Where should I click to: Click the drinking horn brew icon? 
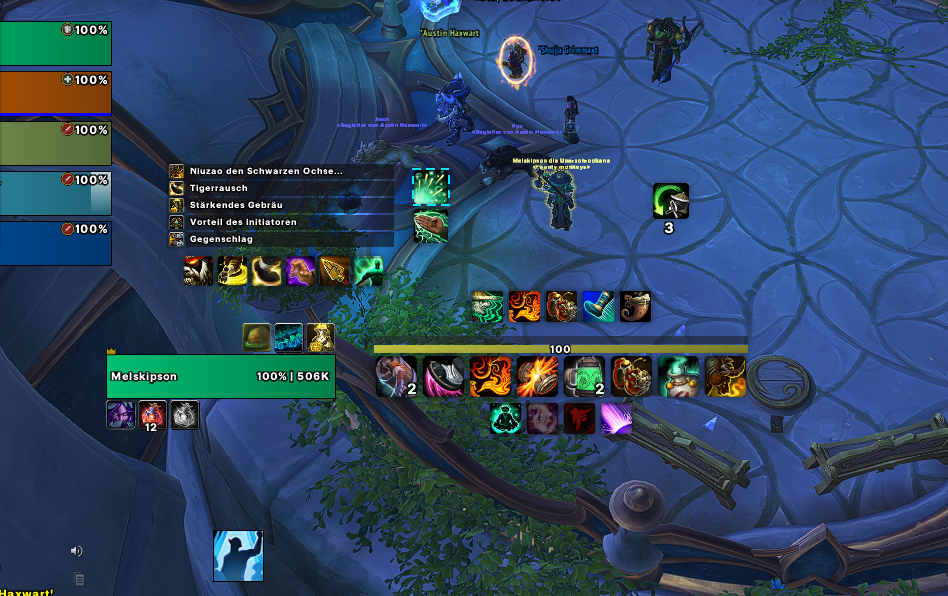(635, 306)
